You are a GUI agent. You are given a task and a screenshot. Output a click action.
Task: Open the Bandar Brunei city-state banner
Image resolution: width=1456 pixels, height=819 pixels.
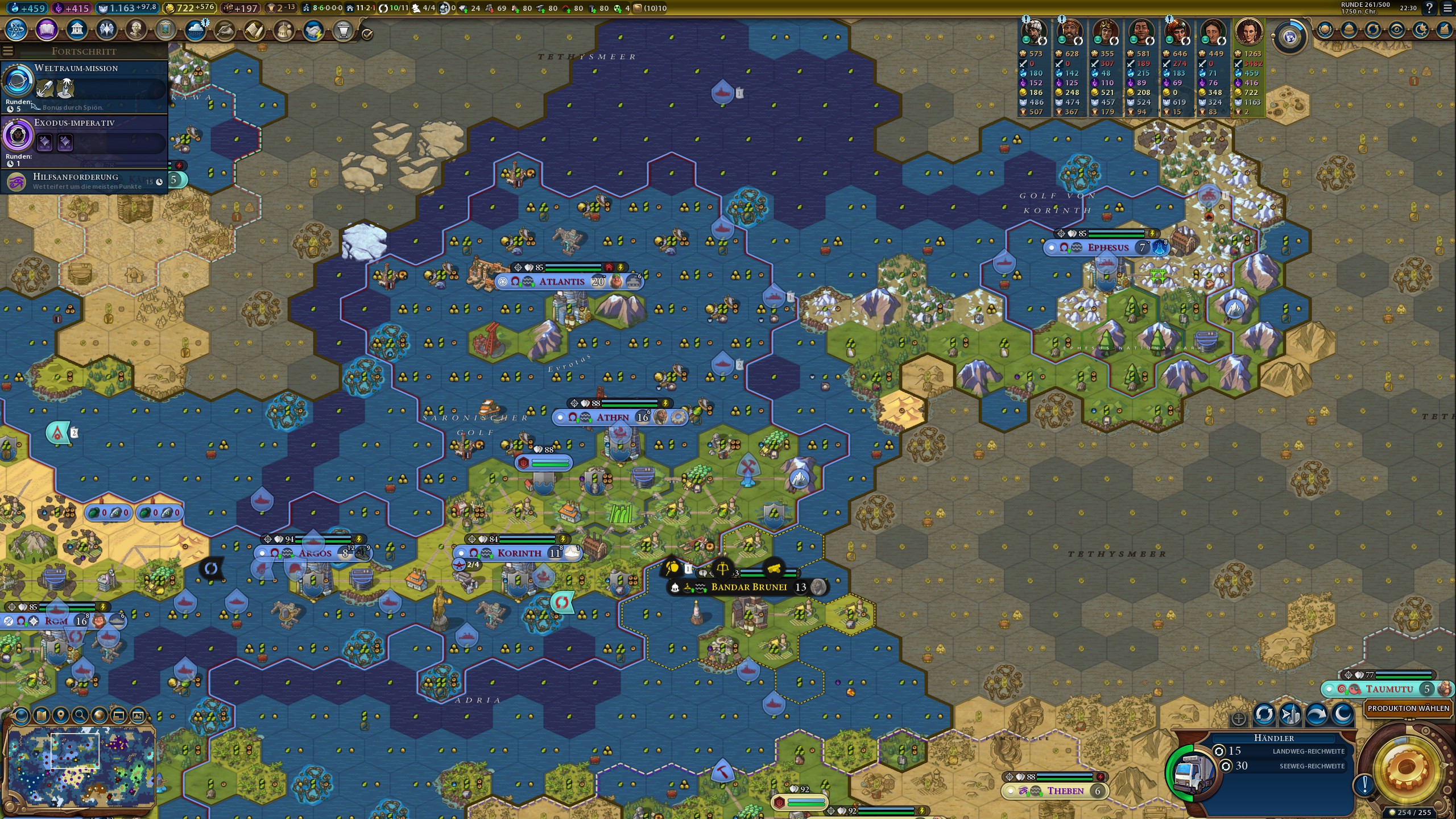point(748,587)
